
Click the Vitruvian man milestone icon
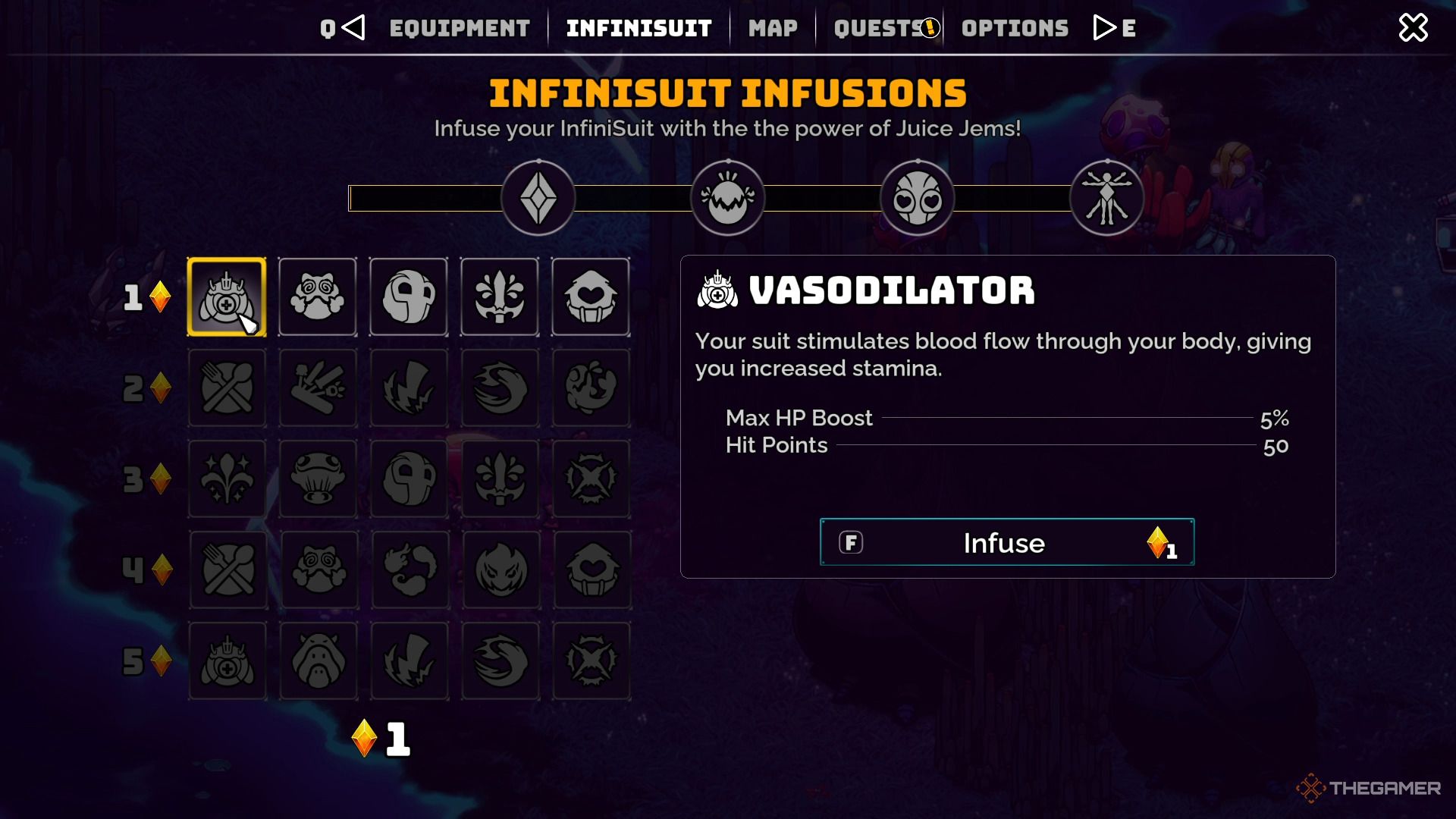(1106, 197)
